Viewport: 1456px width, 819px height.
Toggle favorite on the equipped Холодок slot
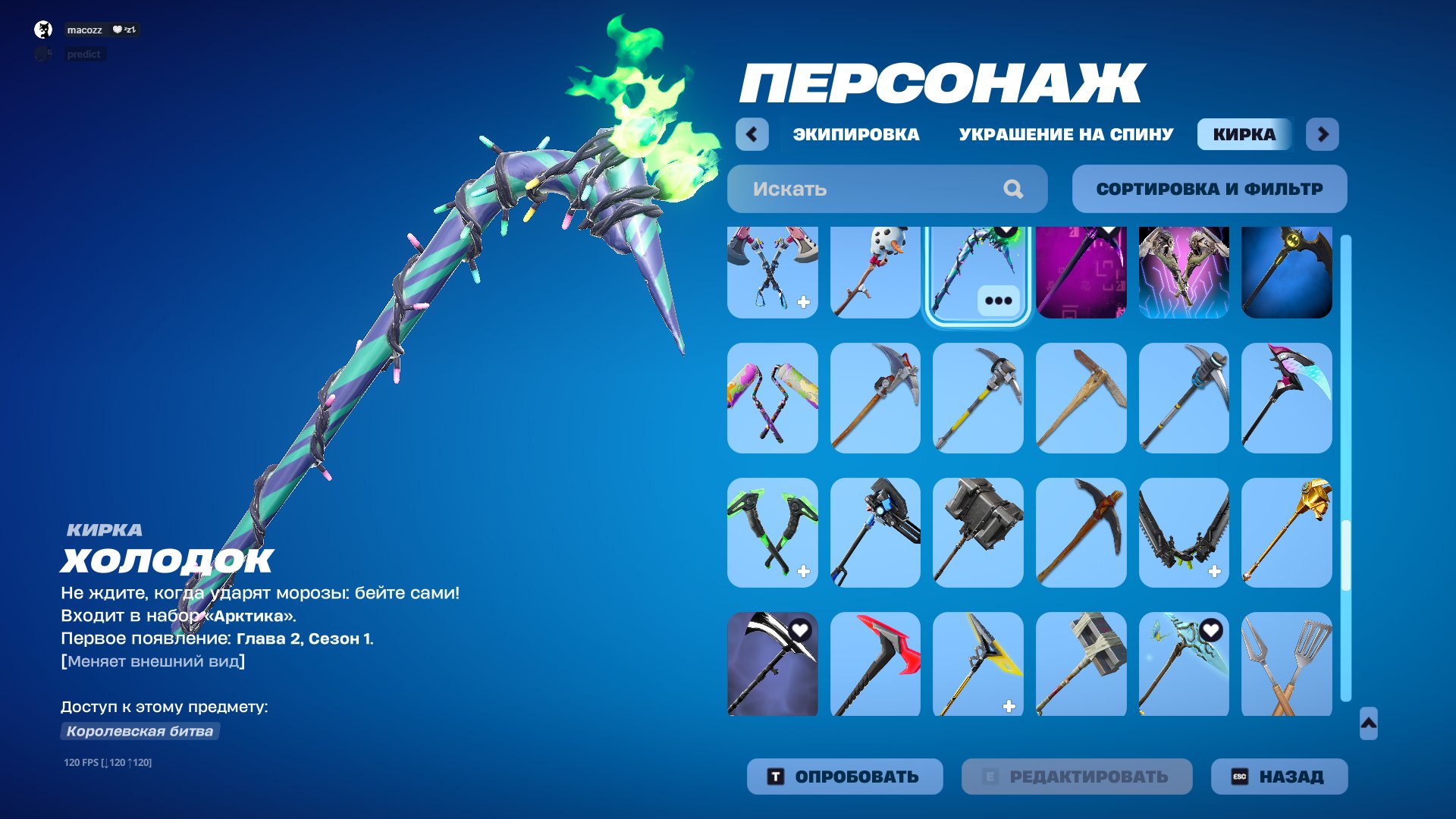(1005, 231)
